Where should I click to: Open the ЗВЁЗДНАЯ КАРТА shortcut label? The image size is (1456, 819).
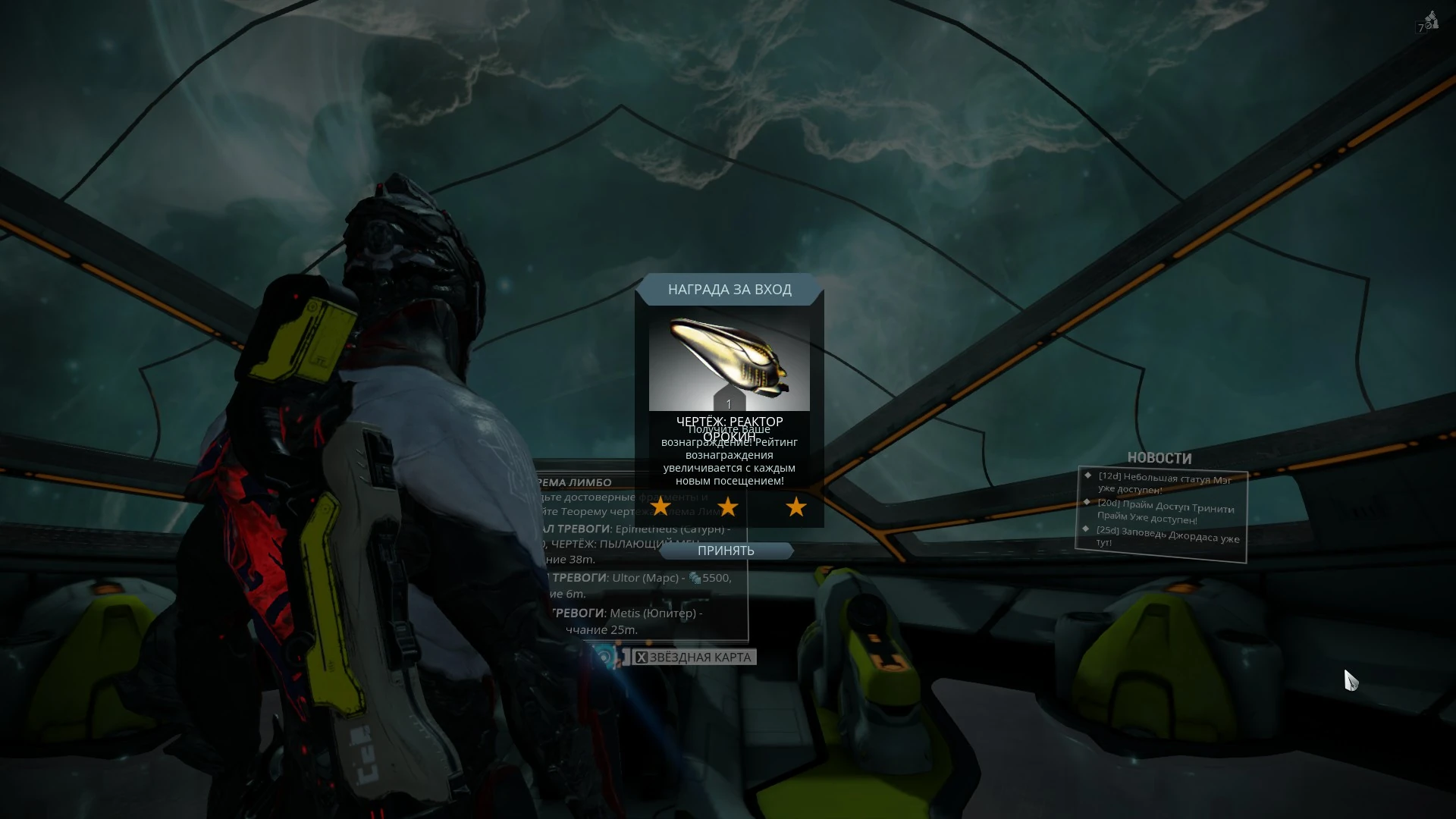(699, 657)
